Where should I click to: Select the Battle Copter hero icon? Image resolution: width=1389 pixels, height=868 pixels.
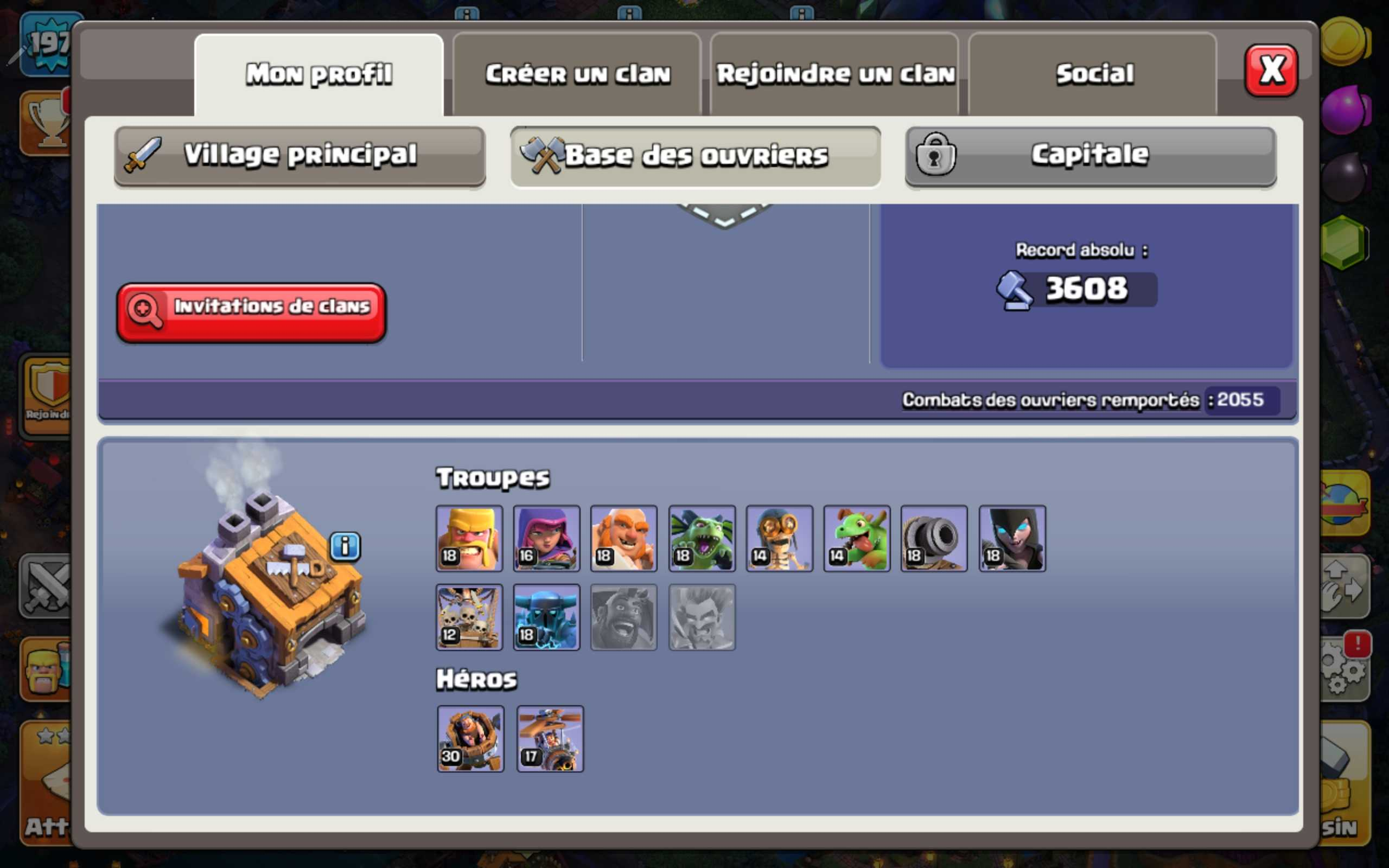pyautogui.click(x=550, y=739)
